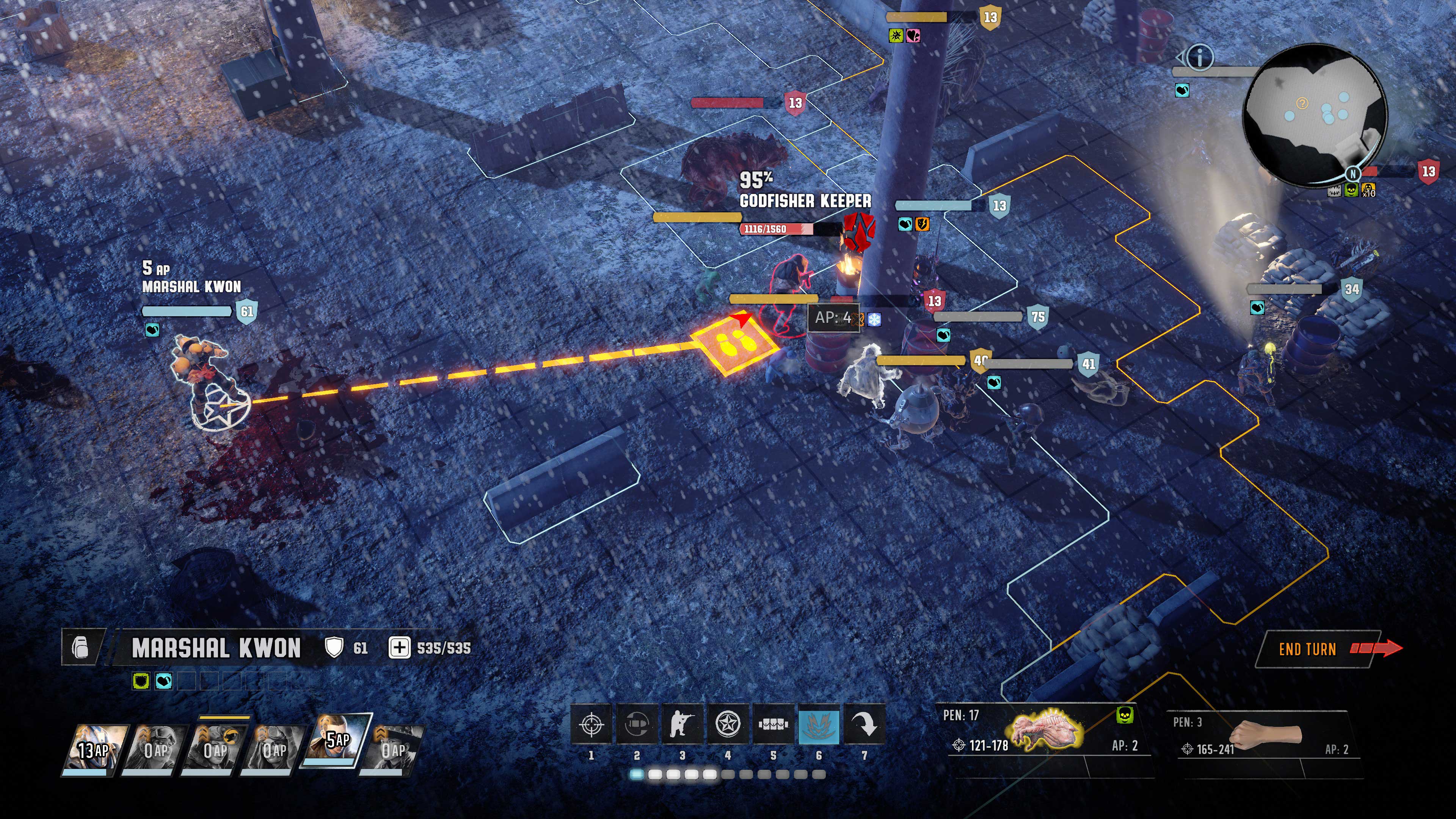
Task: Click the curved arrow defend ability
Action: click(864, 723)
